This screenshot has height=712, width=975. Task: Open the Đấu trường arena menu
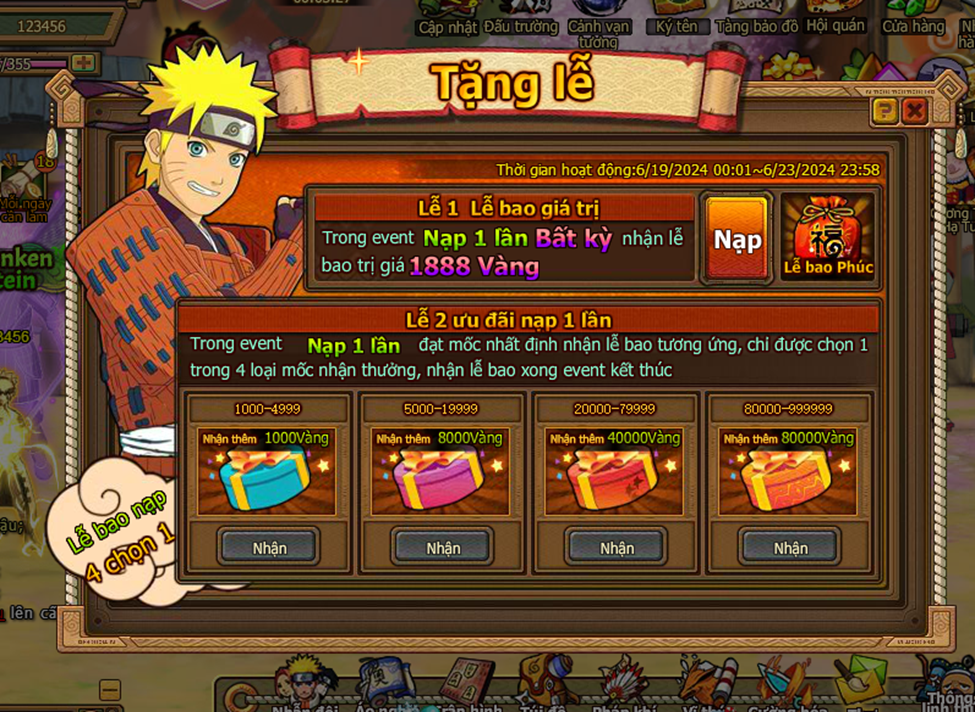point(520,20)
